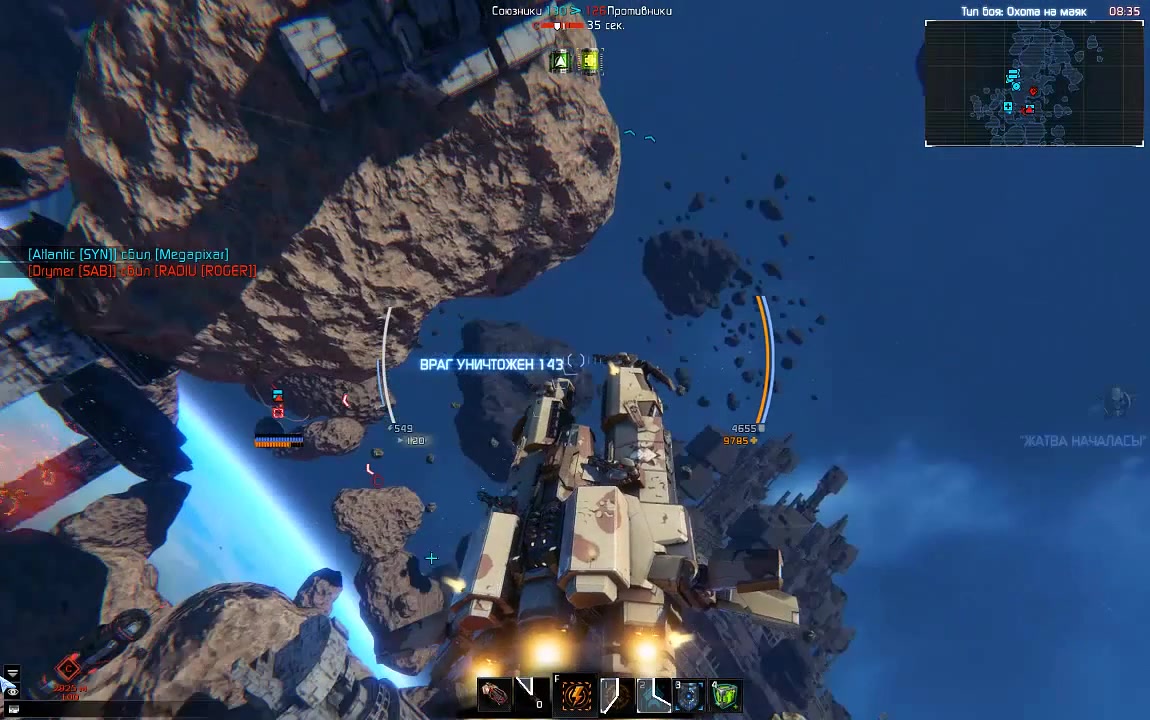1150x720 pixels.
Task: Inspect the green arrow buff icon
Action: 561,62
